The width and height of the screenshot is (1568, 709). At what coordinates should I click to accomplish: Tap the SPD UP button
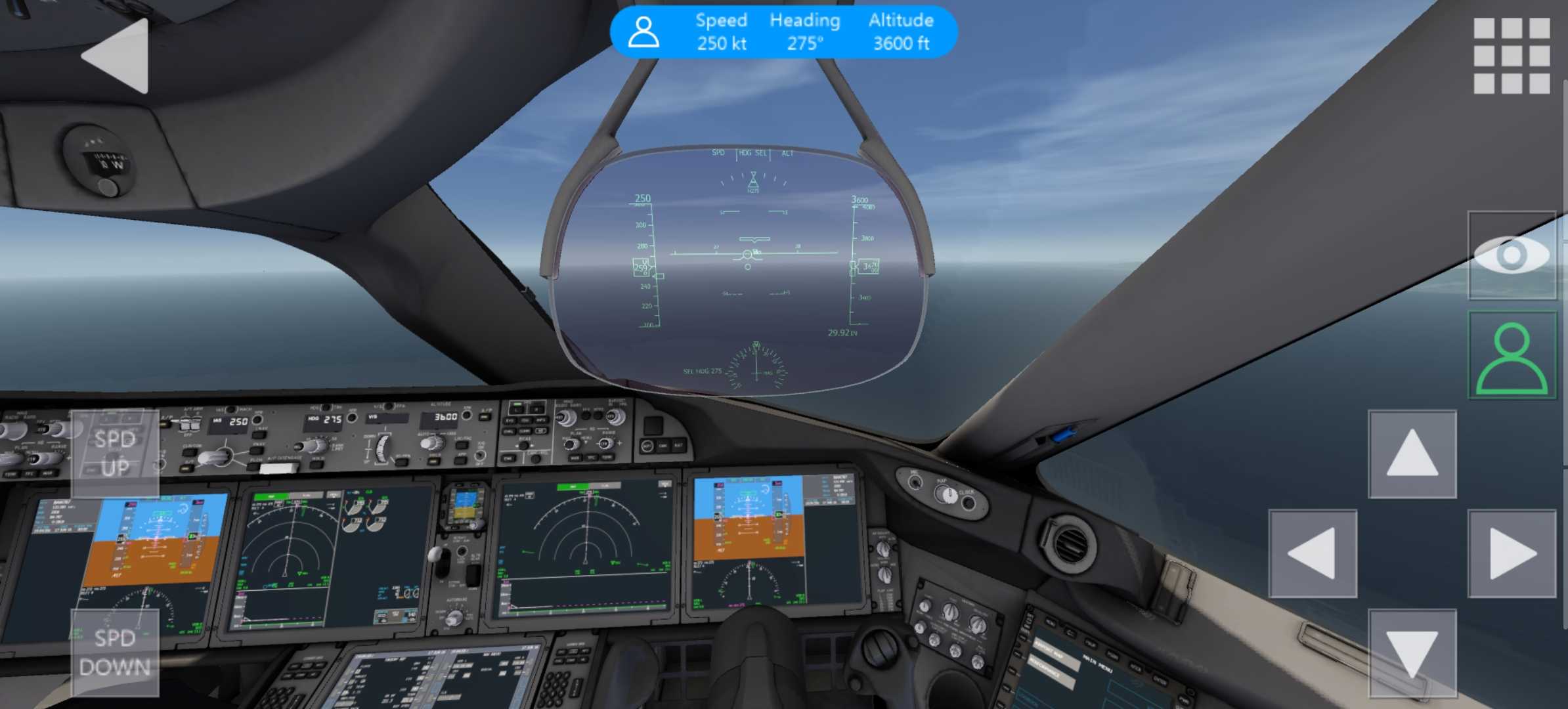[x=115, y=454]
